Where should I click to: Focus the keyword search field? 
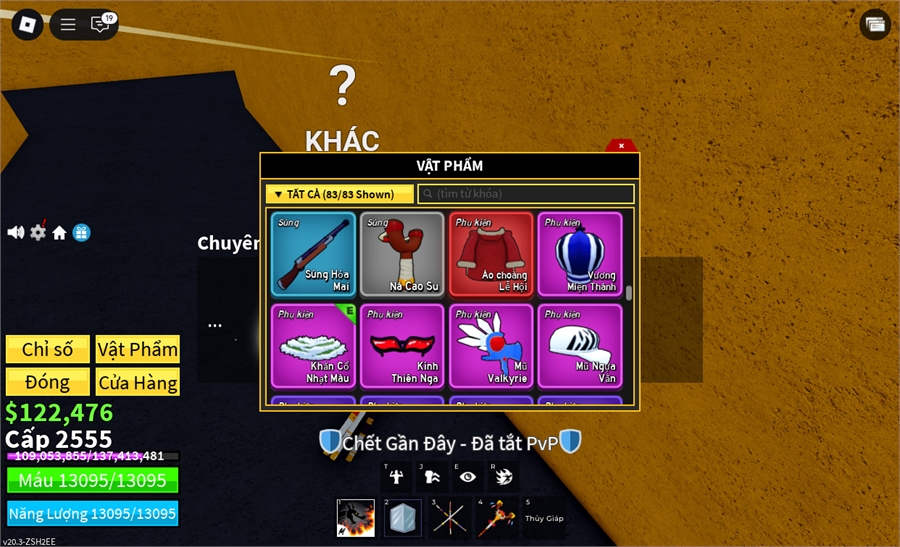point(525,194)
